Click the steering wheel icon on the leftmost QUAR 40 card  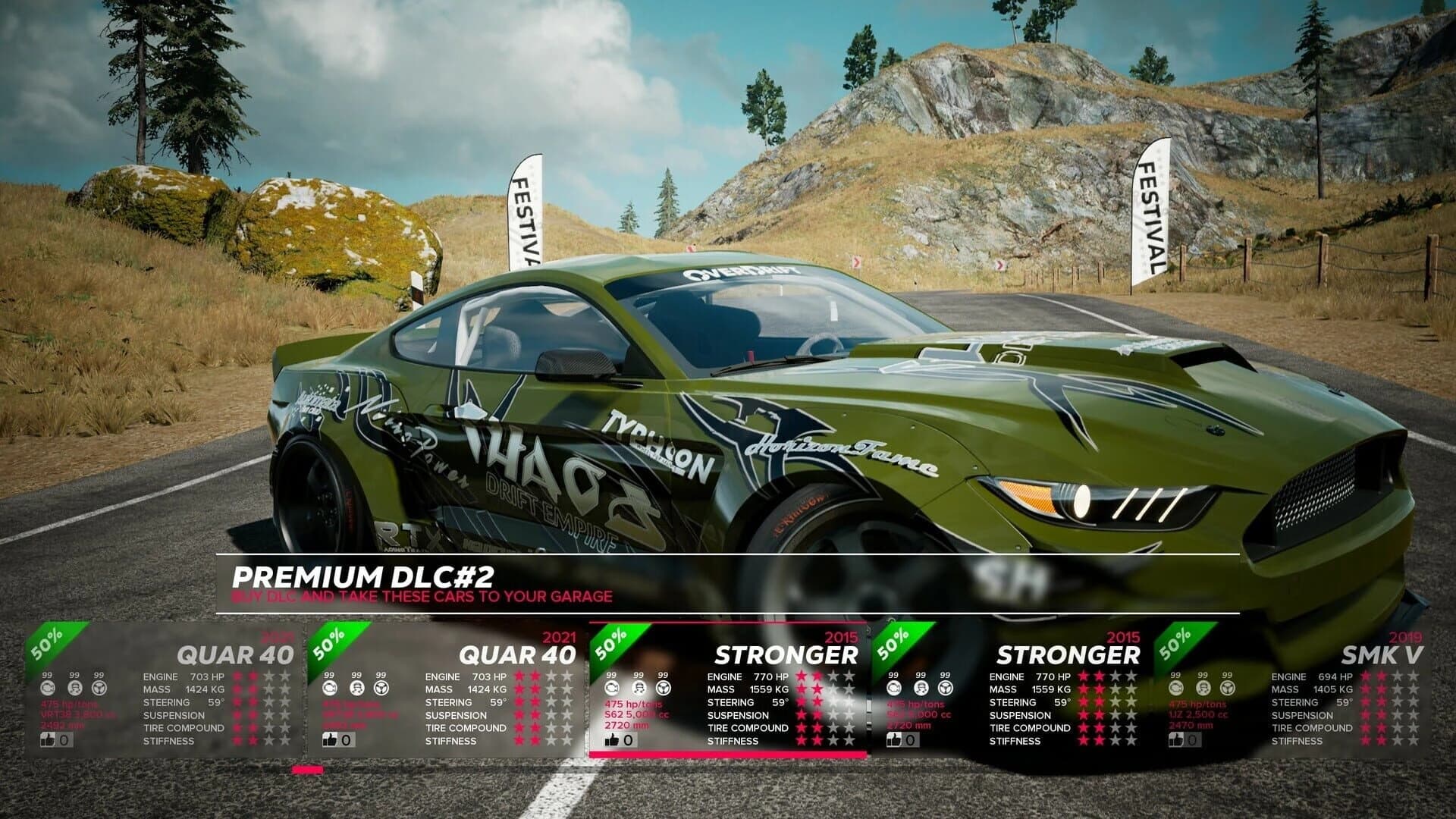pos(99,688)
